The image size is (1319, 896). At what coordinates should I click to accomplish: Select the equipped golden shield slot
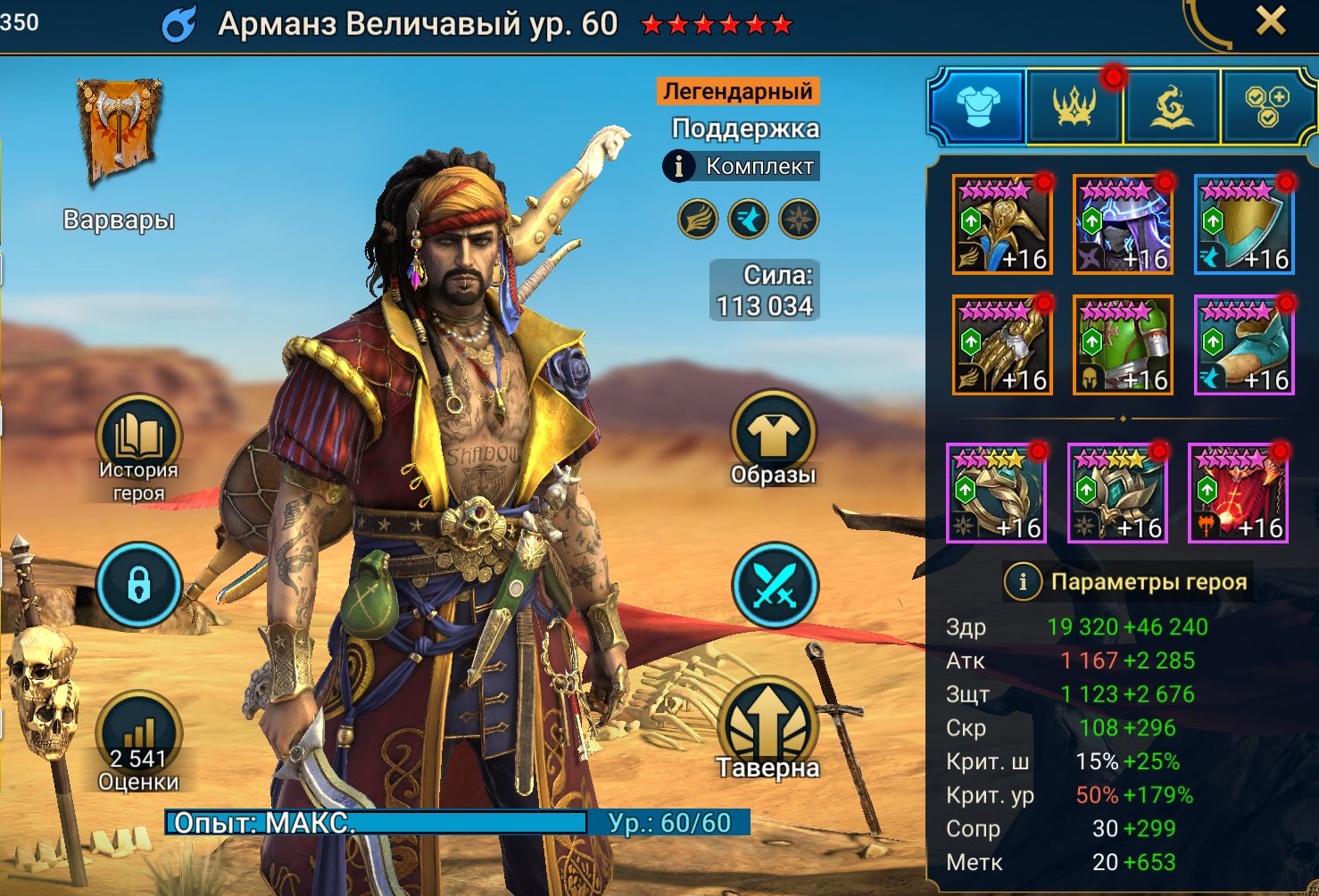(x=1244, y=225)
